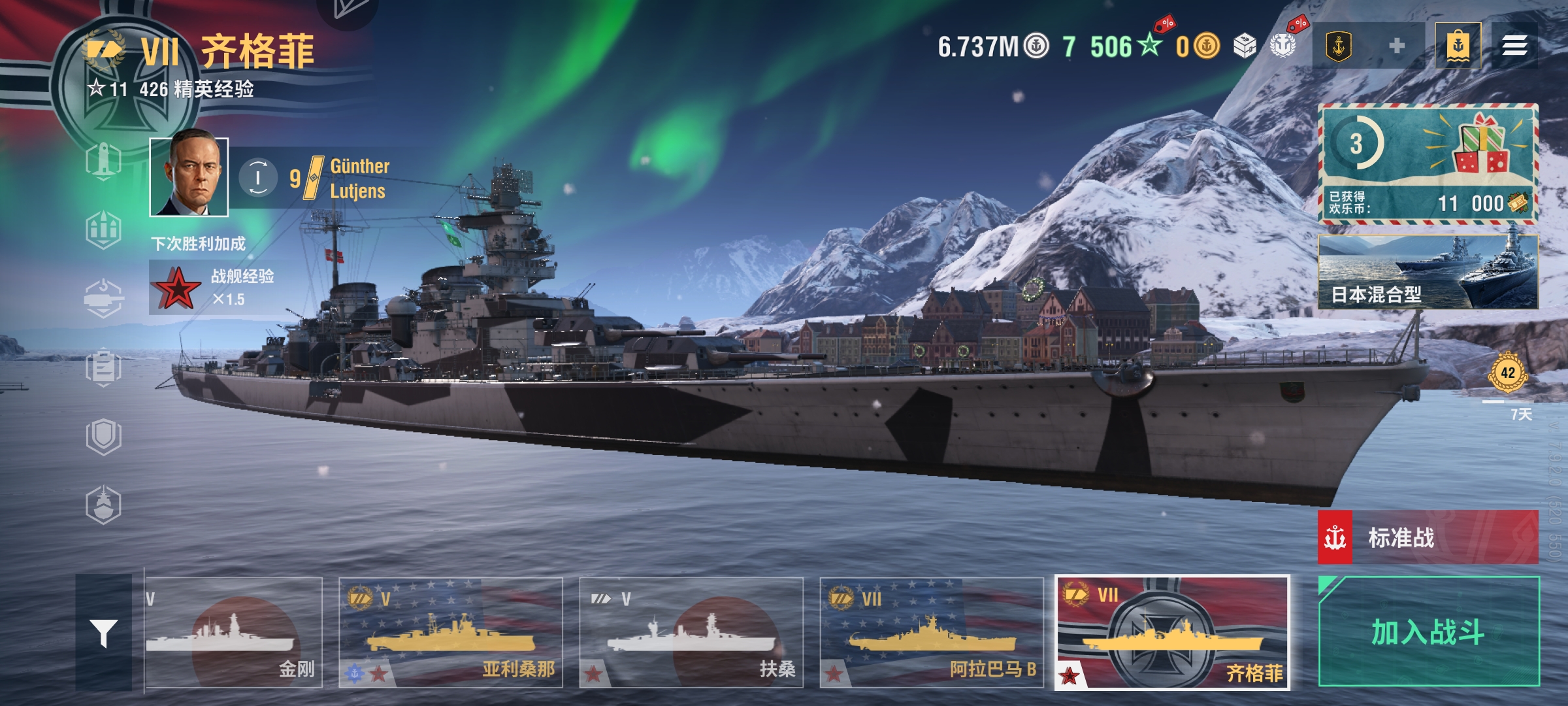Choose the 亚利桑那 ship card
1568x706 pixels.
point(451,633)
